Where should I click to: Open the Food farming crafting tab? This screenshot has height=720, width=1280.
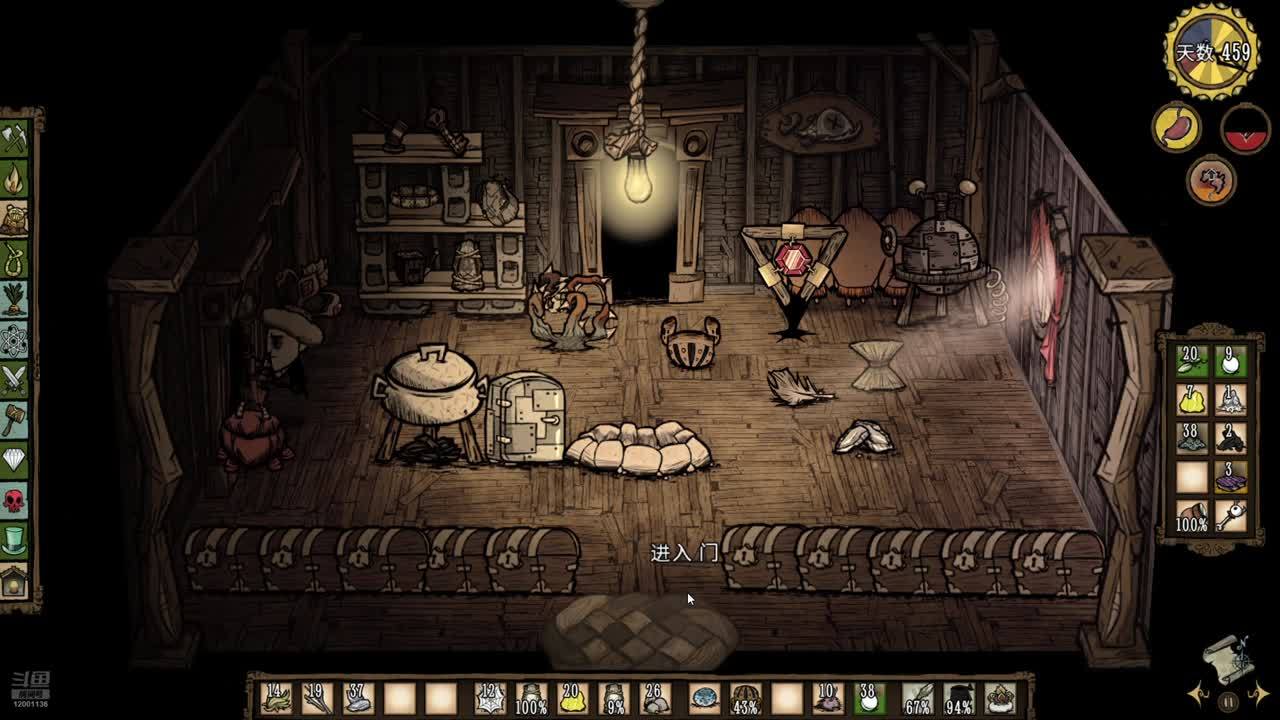[14, 299]
